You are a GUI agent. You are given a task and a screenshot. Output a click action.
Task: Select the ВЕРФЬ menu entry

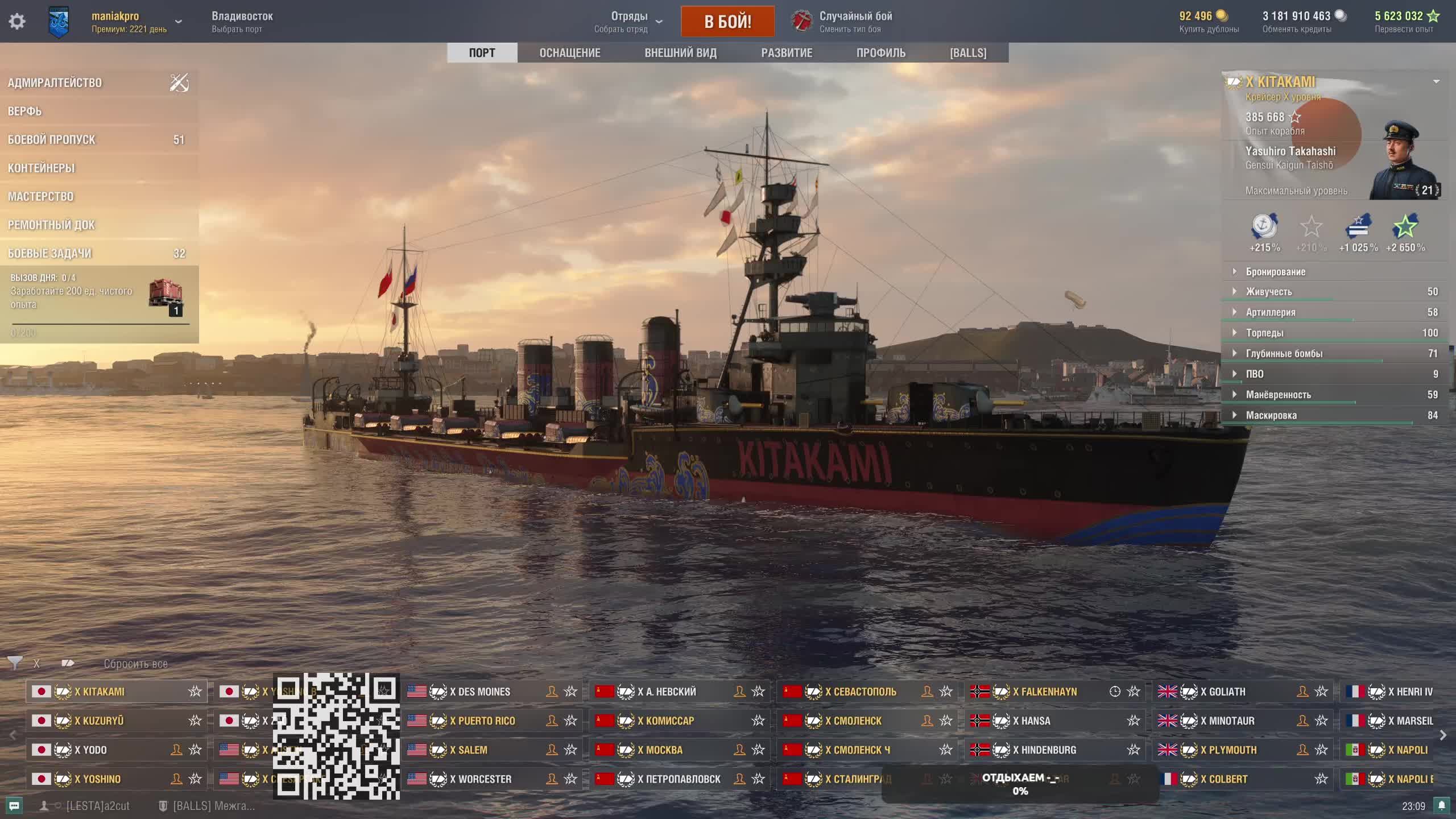25,111
